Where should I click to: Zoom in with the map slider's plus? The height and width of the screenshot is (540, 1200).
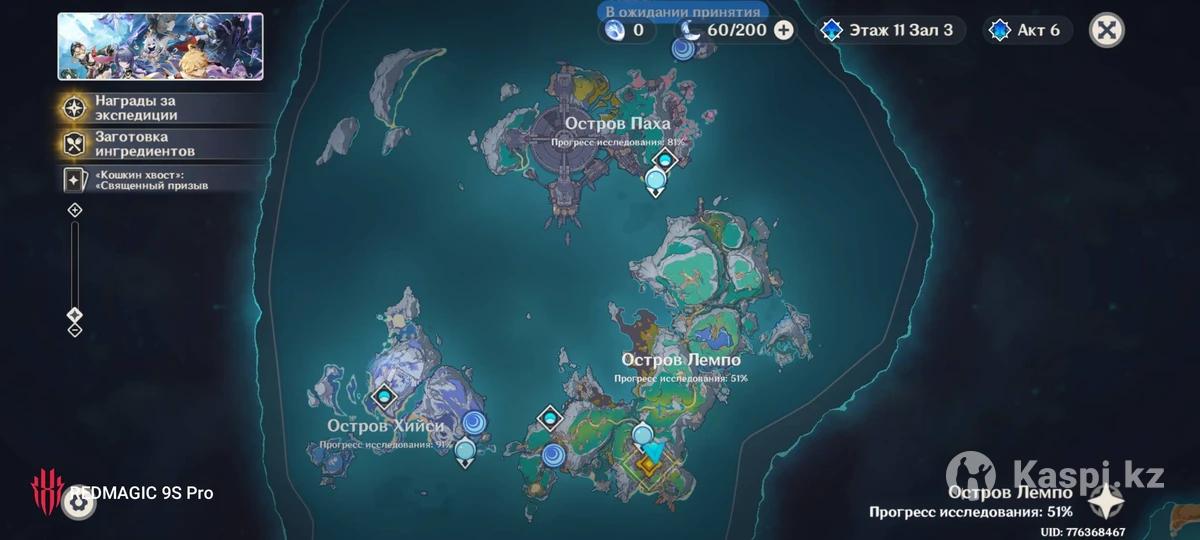pyautogui.click(x=74, y=210)
